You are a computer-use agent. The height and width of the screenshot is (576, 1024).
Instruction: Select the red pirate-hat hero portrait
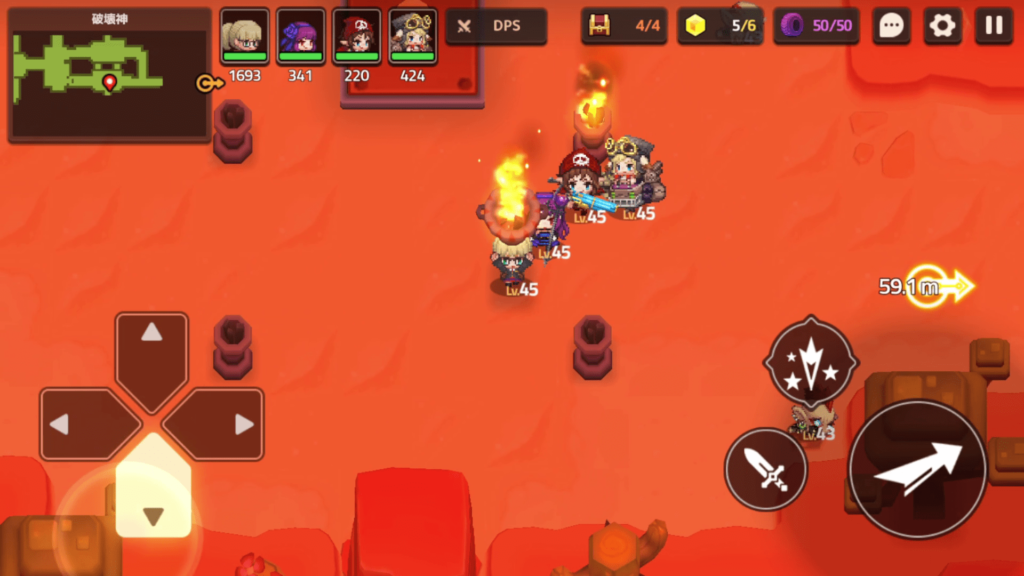(x=356, y=36)
